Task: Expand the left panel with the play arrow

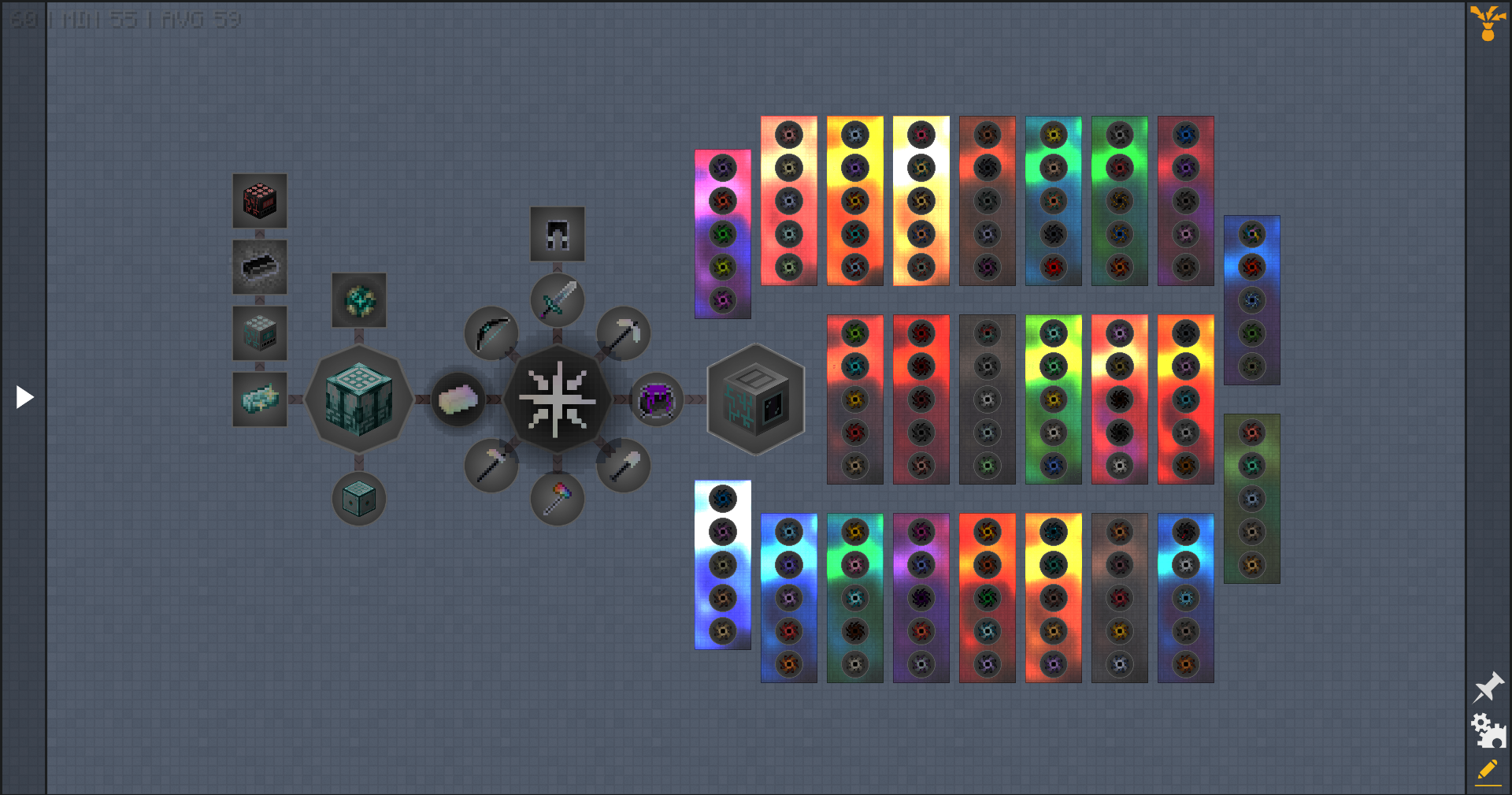Action: pos(24,397)
